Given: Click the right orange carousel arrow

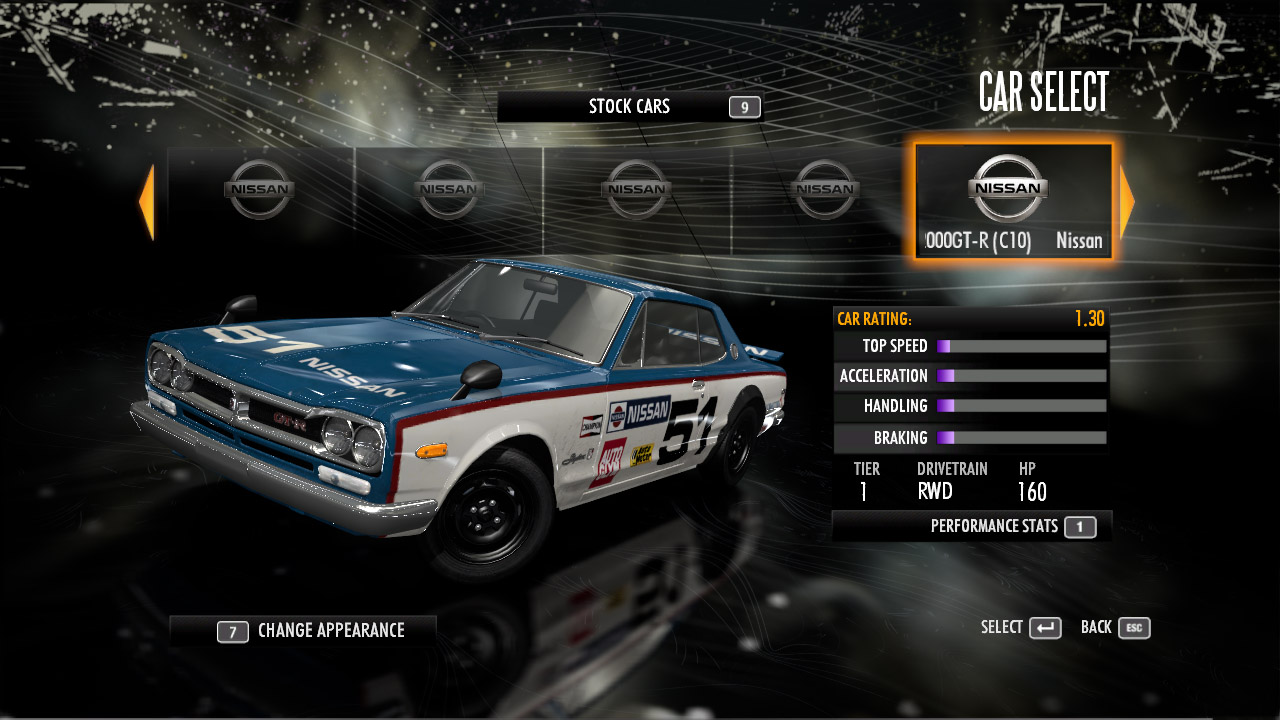Looking at the screenshot, I should coord(1127,203).
